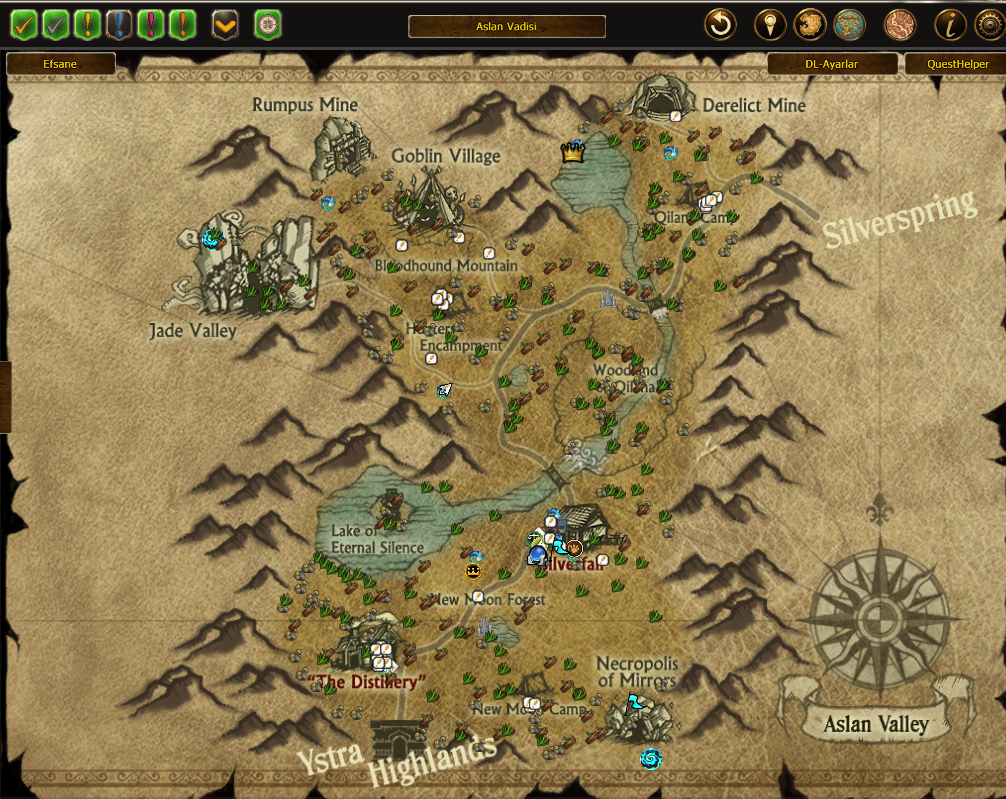Viewport: 1006px width, 799px height.
Task: Open the gear settings icon
Action: point(989,24)
